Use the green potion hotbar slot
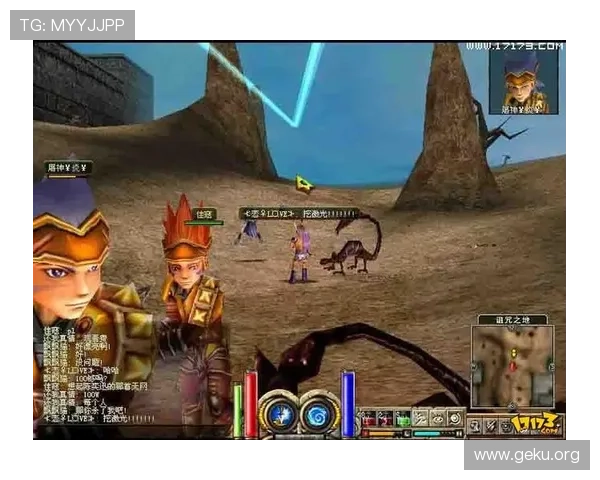Screen dimensions: 600x480 (402, 418)
